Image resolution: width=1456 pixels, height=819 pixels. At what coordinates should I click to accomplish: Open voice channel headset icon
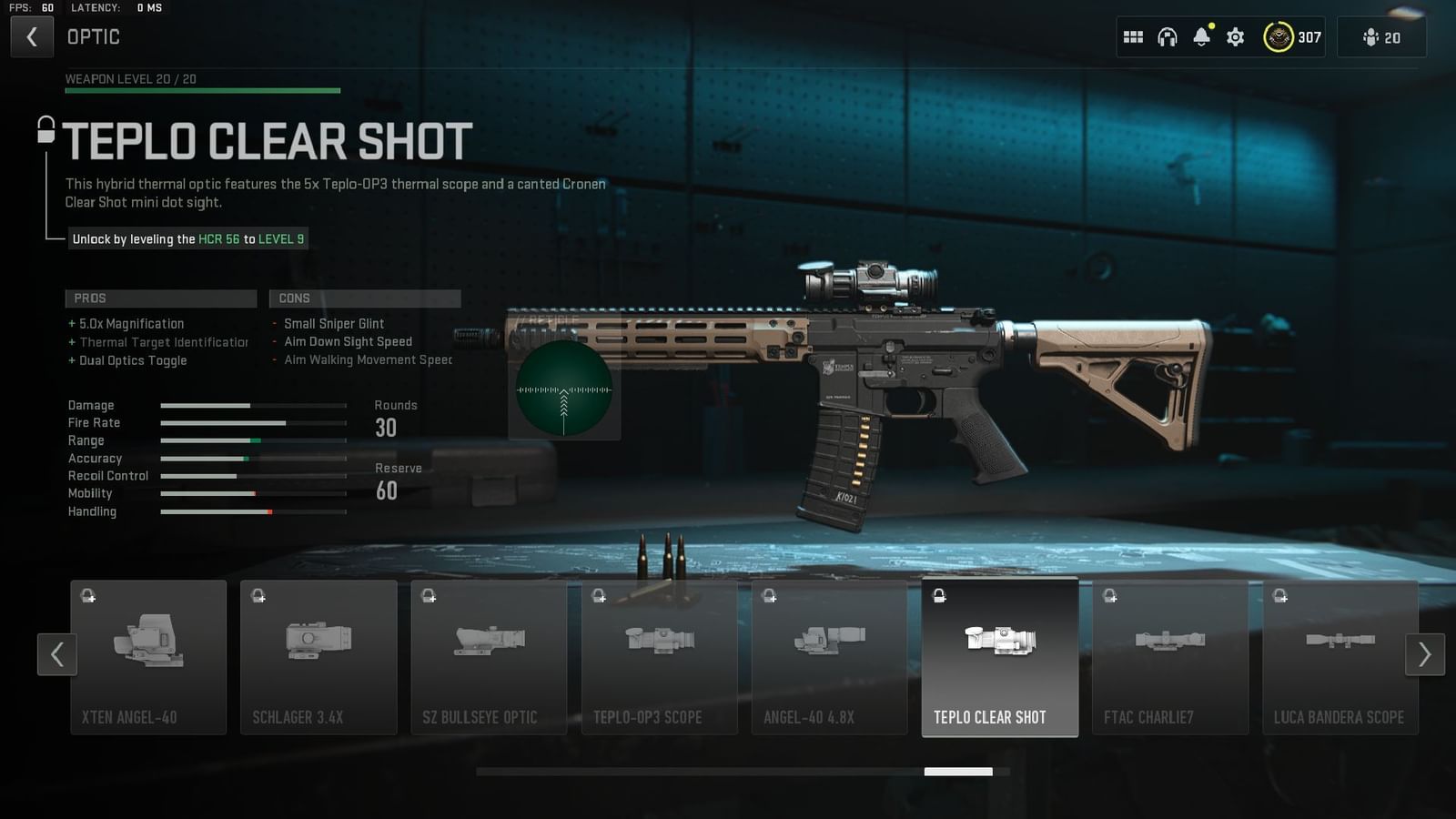pyautogui.click(x=1168, y=36)
